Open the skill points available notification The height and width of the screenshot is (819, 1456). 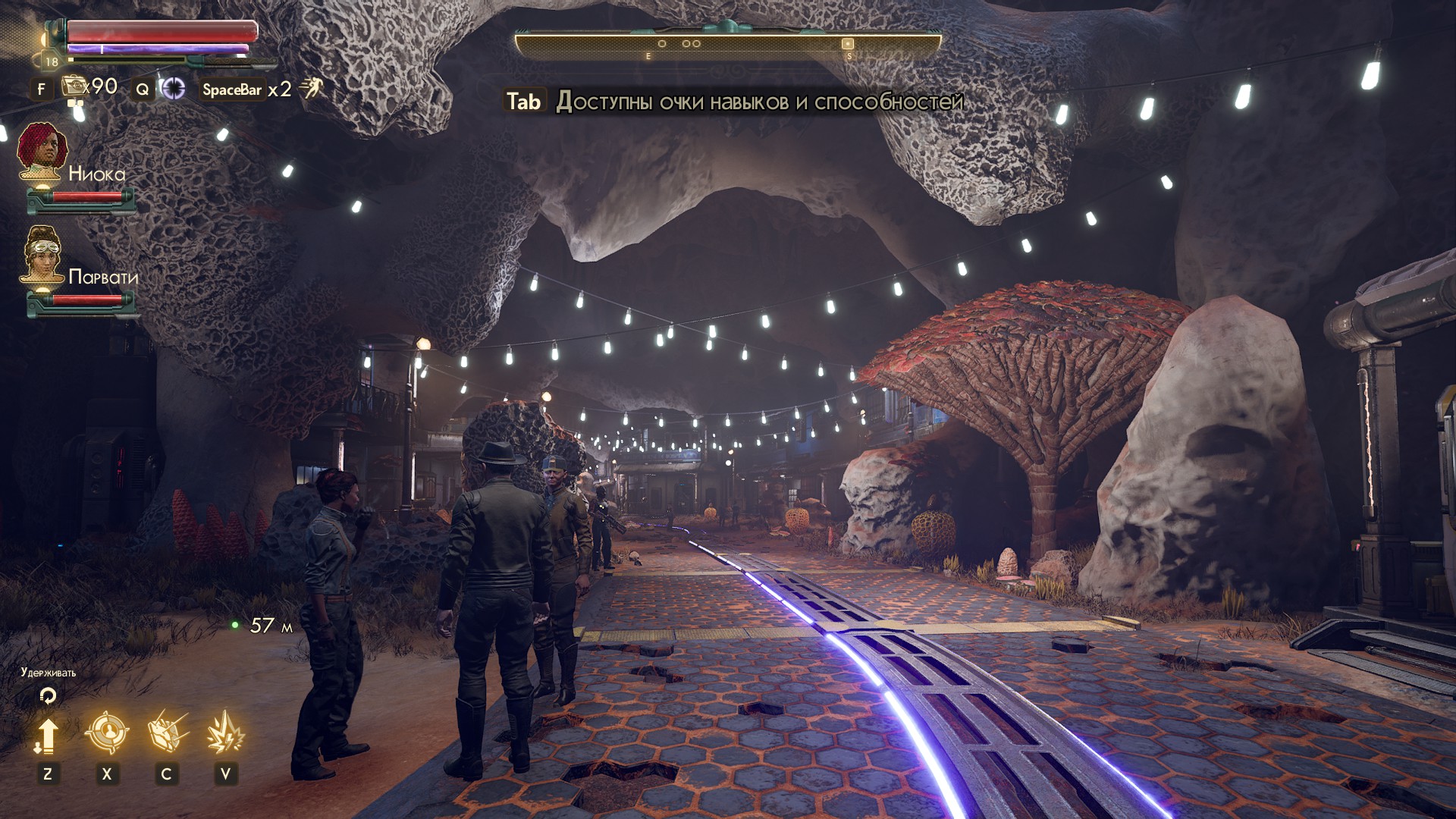pyautogui.click(x=734, y=102)
